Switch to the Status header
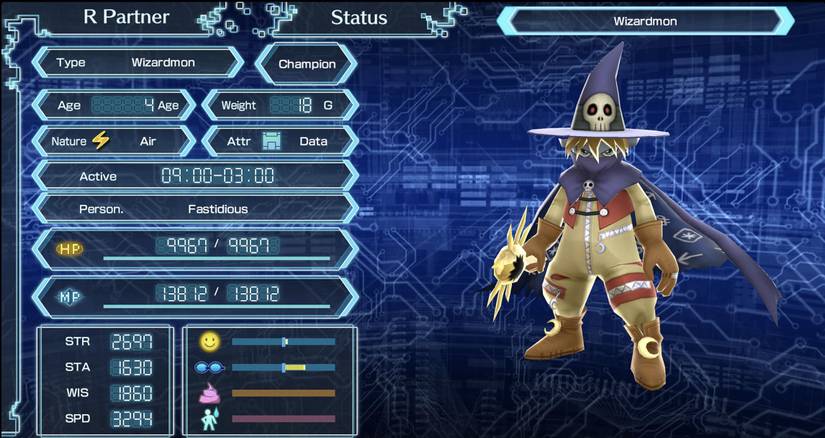Screen dimensions: 825x438 click(358, 17)
